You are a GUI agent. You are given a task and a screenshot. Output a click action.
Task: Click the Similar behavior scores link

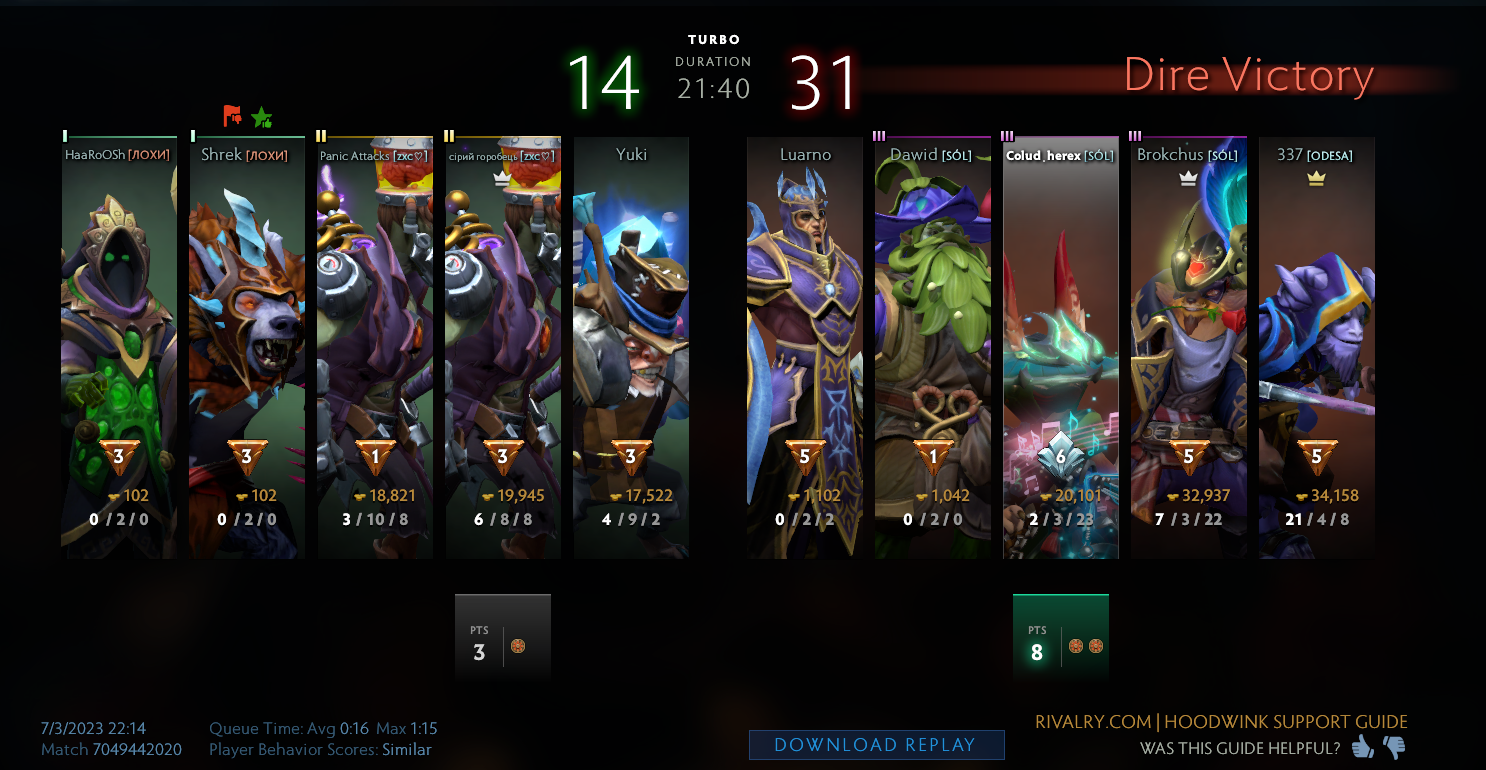coord(408,749)
